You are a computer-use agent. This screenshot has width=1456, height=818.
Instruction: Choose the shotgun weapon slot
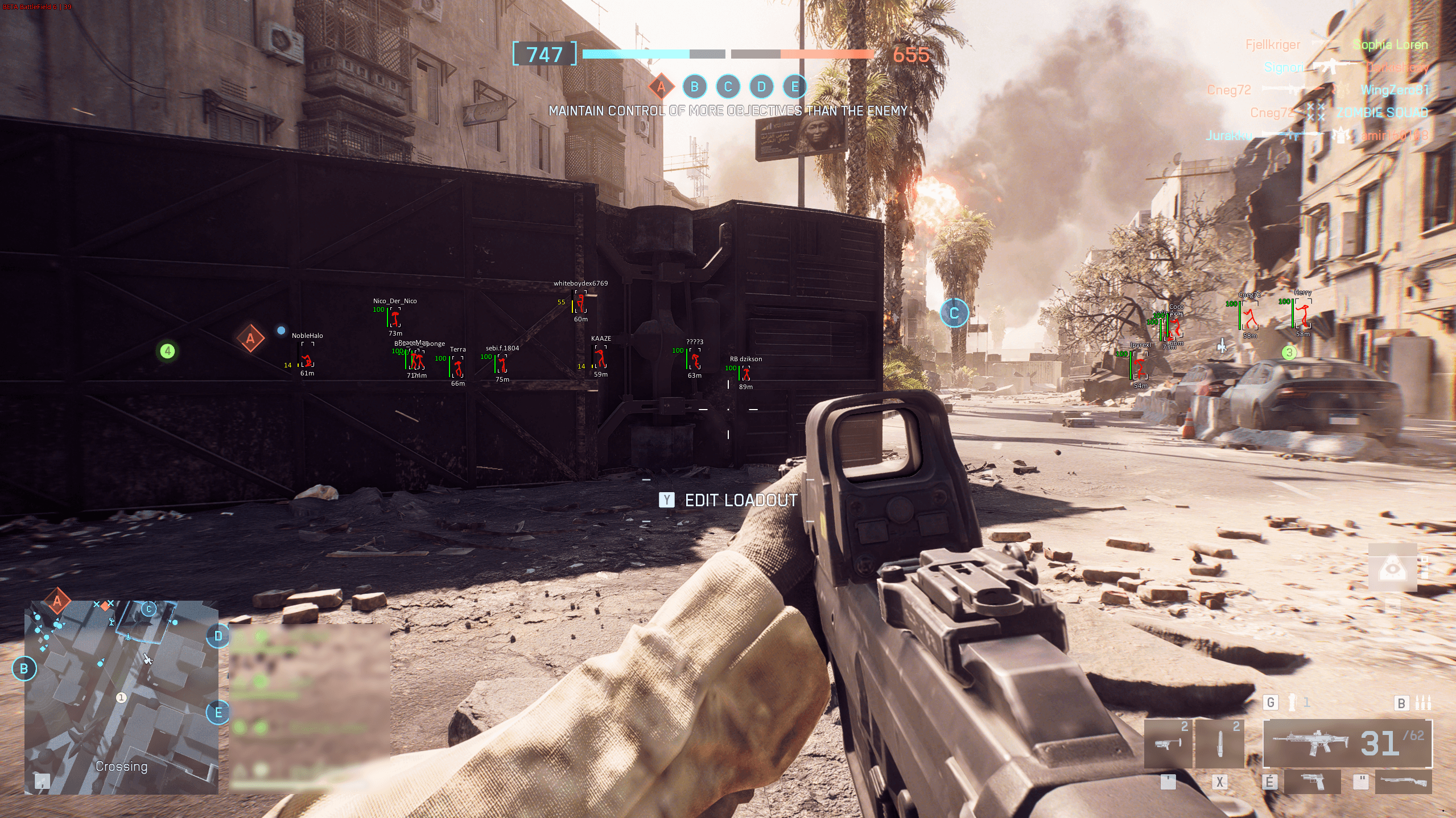pyautogui.click(x=1403, y=782)
